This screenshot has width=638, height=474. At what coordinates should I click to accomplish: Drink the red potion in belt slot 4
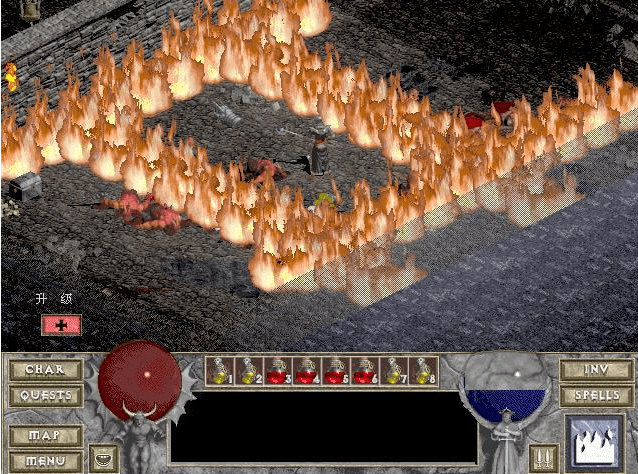[x=306, y=371]
